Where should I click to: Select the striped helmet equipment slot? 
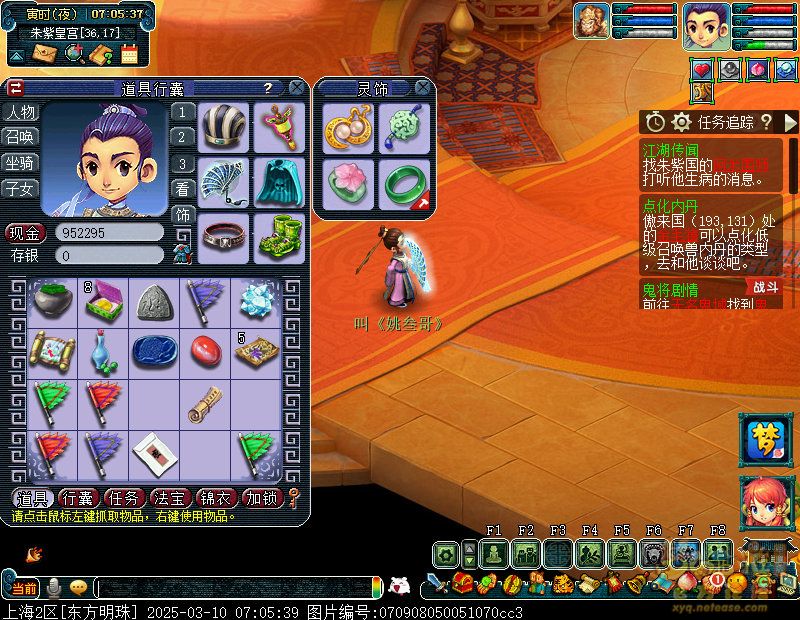(223, 127)
